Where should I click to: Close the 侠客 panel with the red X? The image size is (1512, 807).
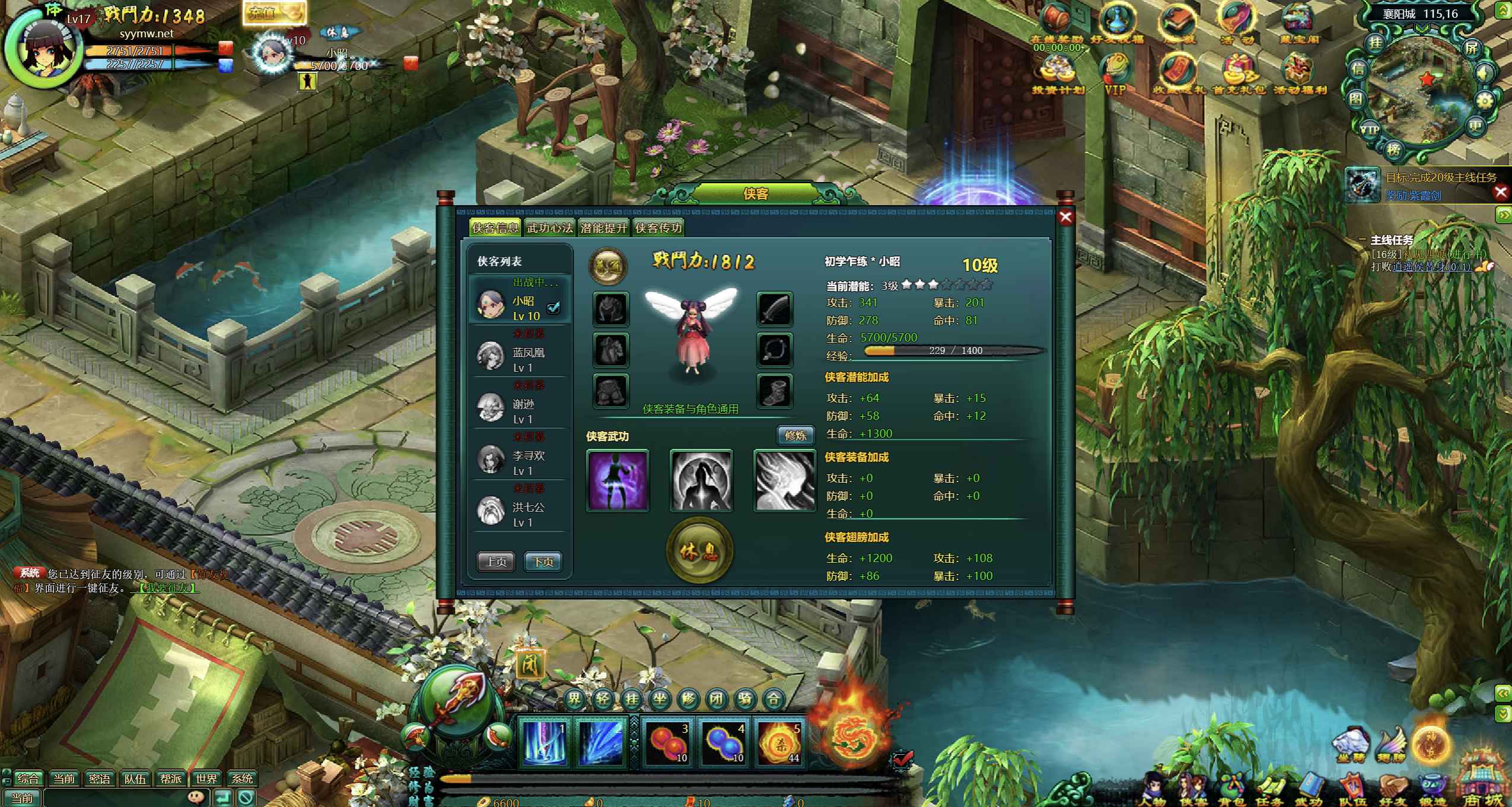[x=1065, y=217]
